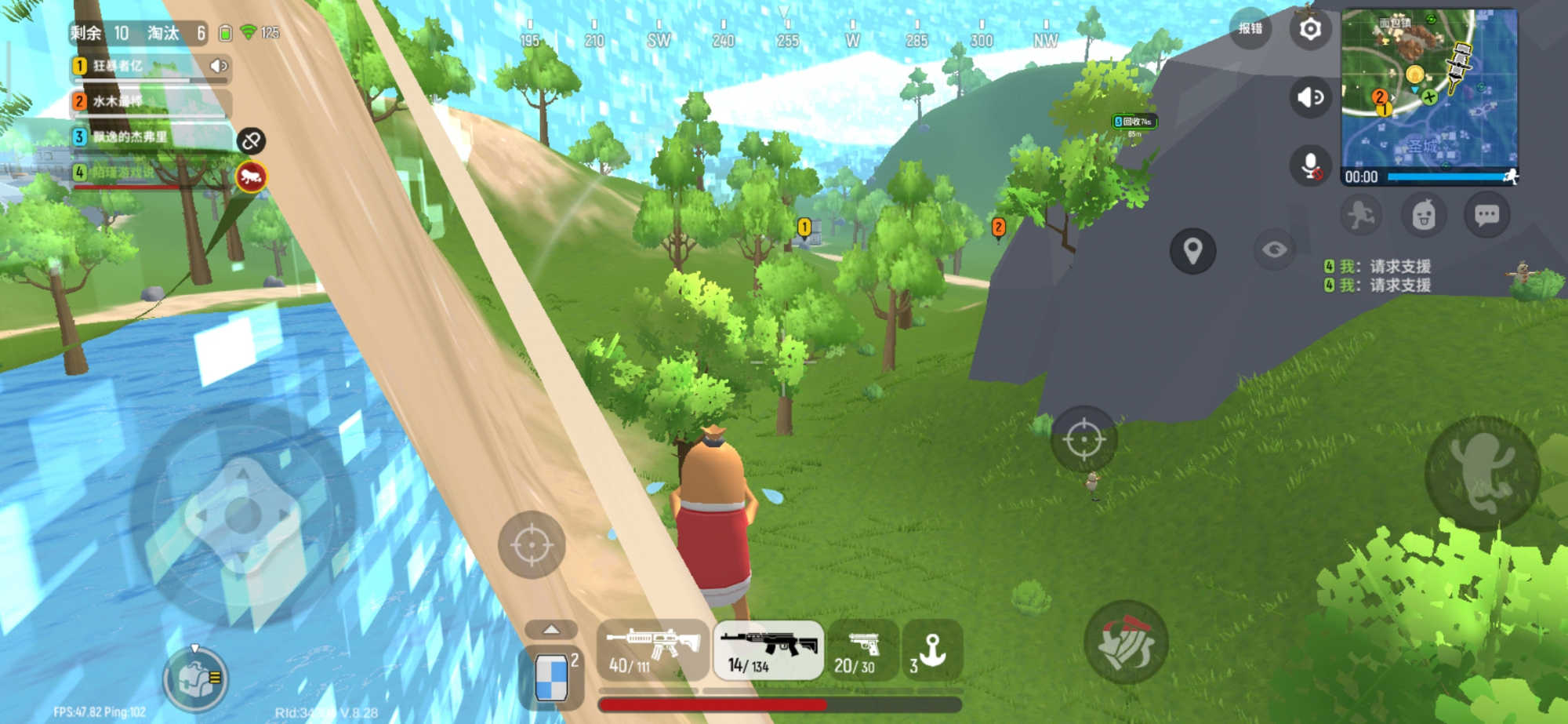
Task: Place a map pin marker
Action: tap(1192, 251)
